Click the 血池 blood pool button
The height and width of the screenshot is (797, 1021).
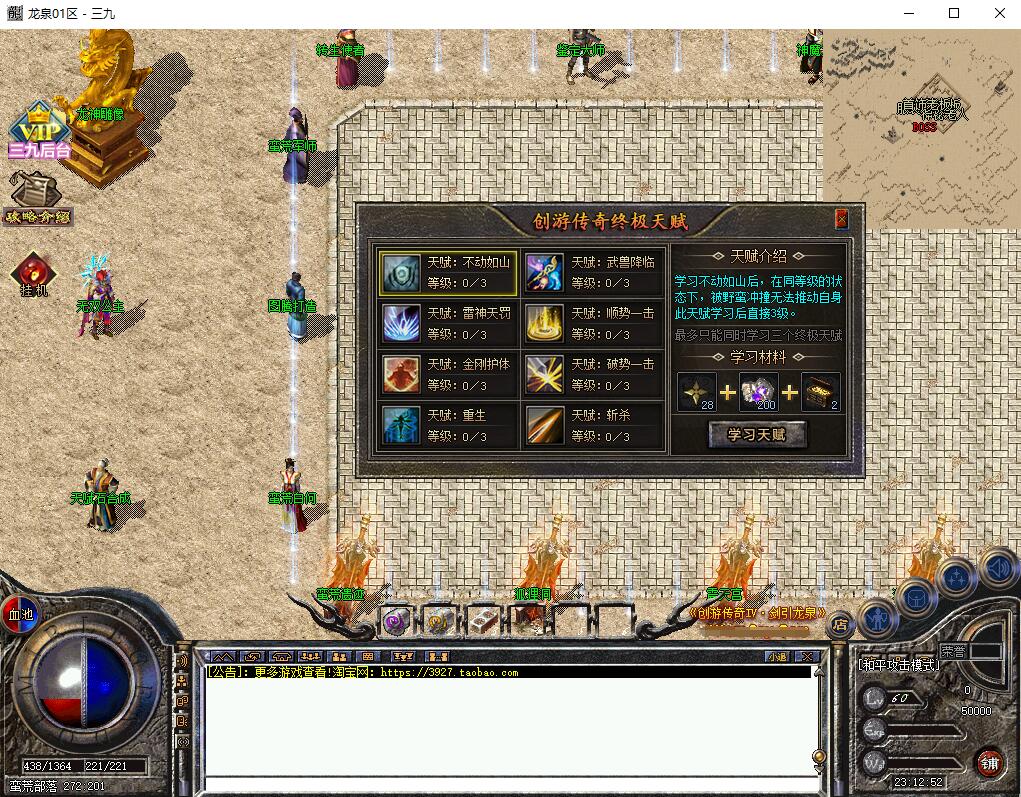19,613
